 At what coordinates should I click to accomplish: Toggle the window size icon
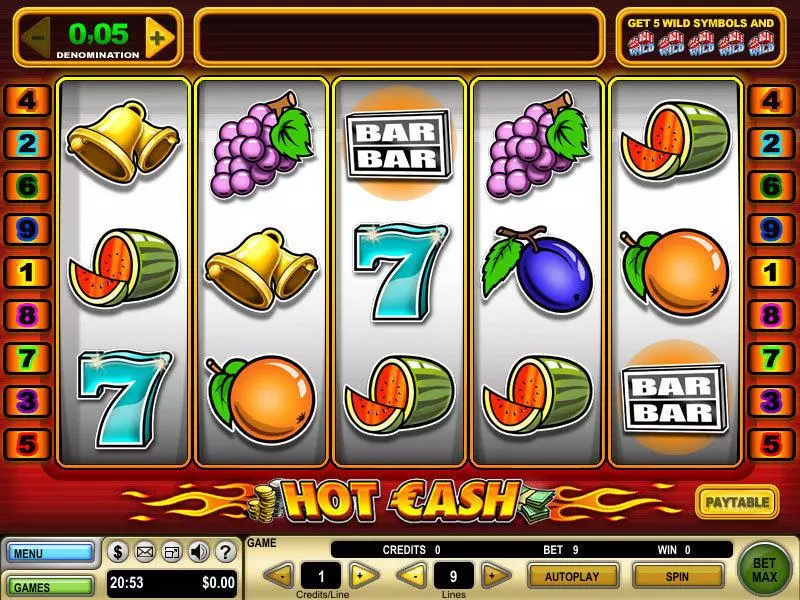point(171,550)
